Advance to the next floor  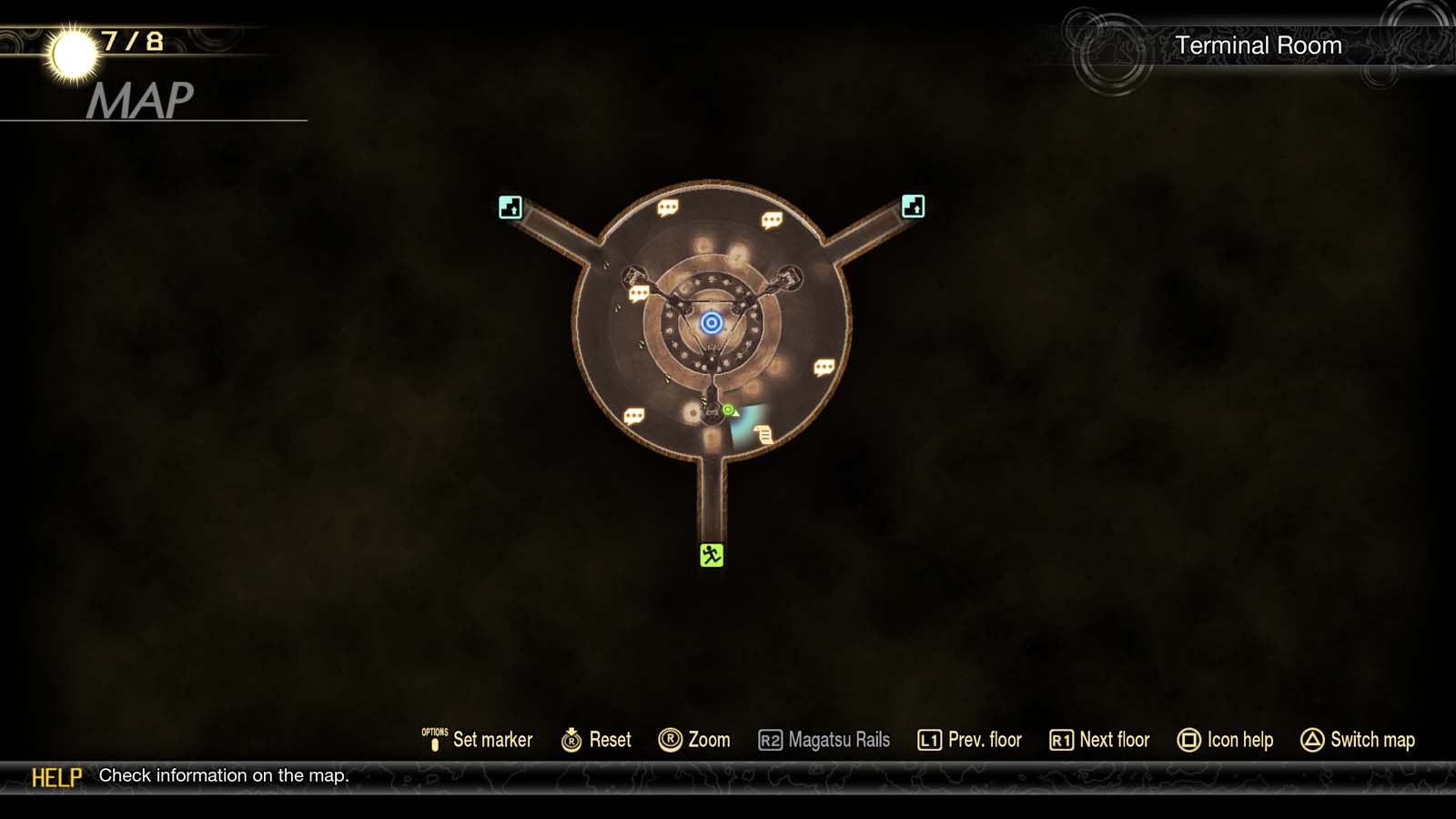click(1099, 740)
